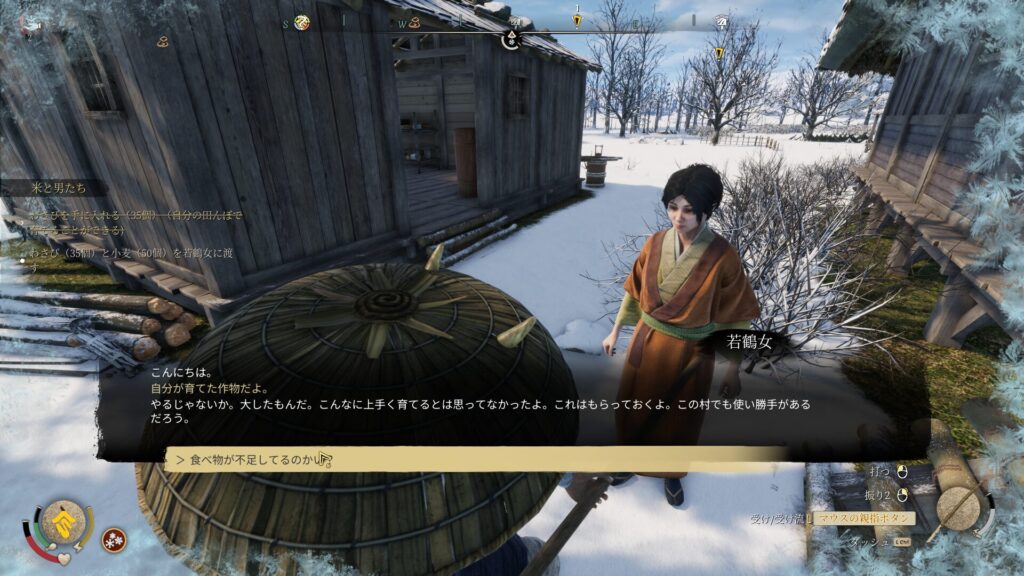This screenshot has width=1024, height=576.
Task: Select the equipped staff weapon icon
Action: pos(958,509)
